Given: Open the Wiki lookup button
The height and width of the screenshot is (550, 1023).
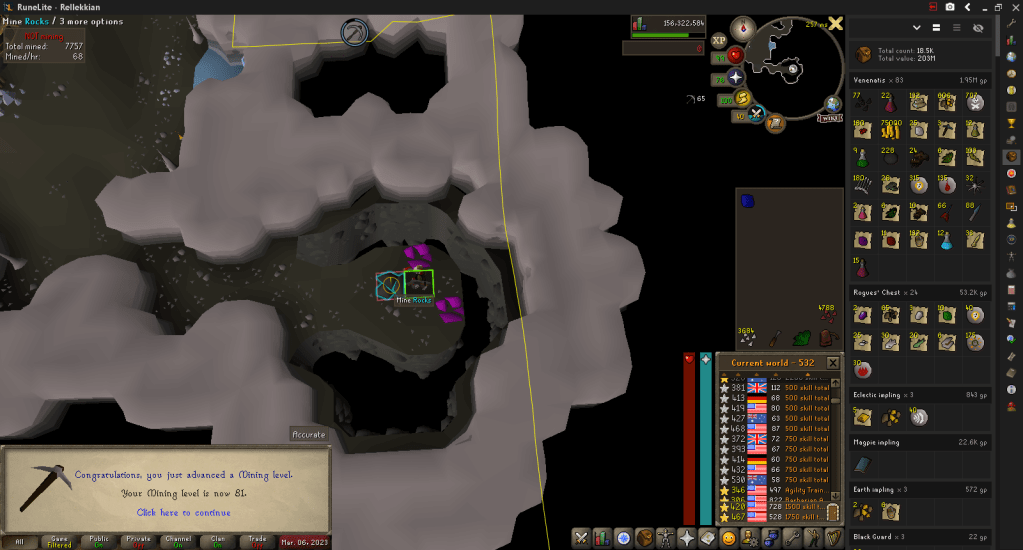Looking at the screenshot, I should coord(829,118).
